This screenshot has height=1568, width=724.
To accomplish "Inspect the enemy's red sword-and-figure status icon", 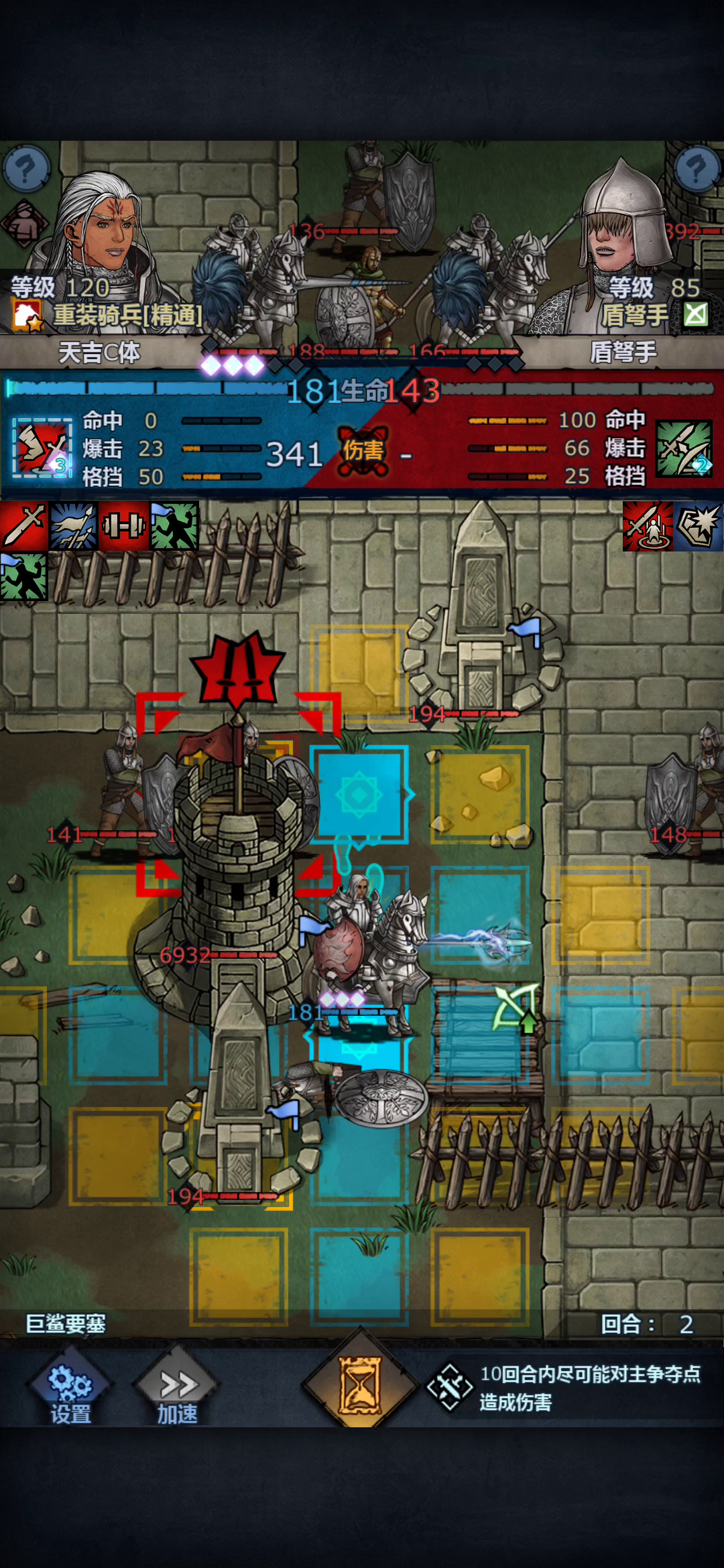I will (x=648, y=526).
